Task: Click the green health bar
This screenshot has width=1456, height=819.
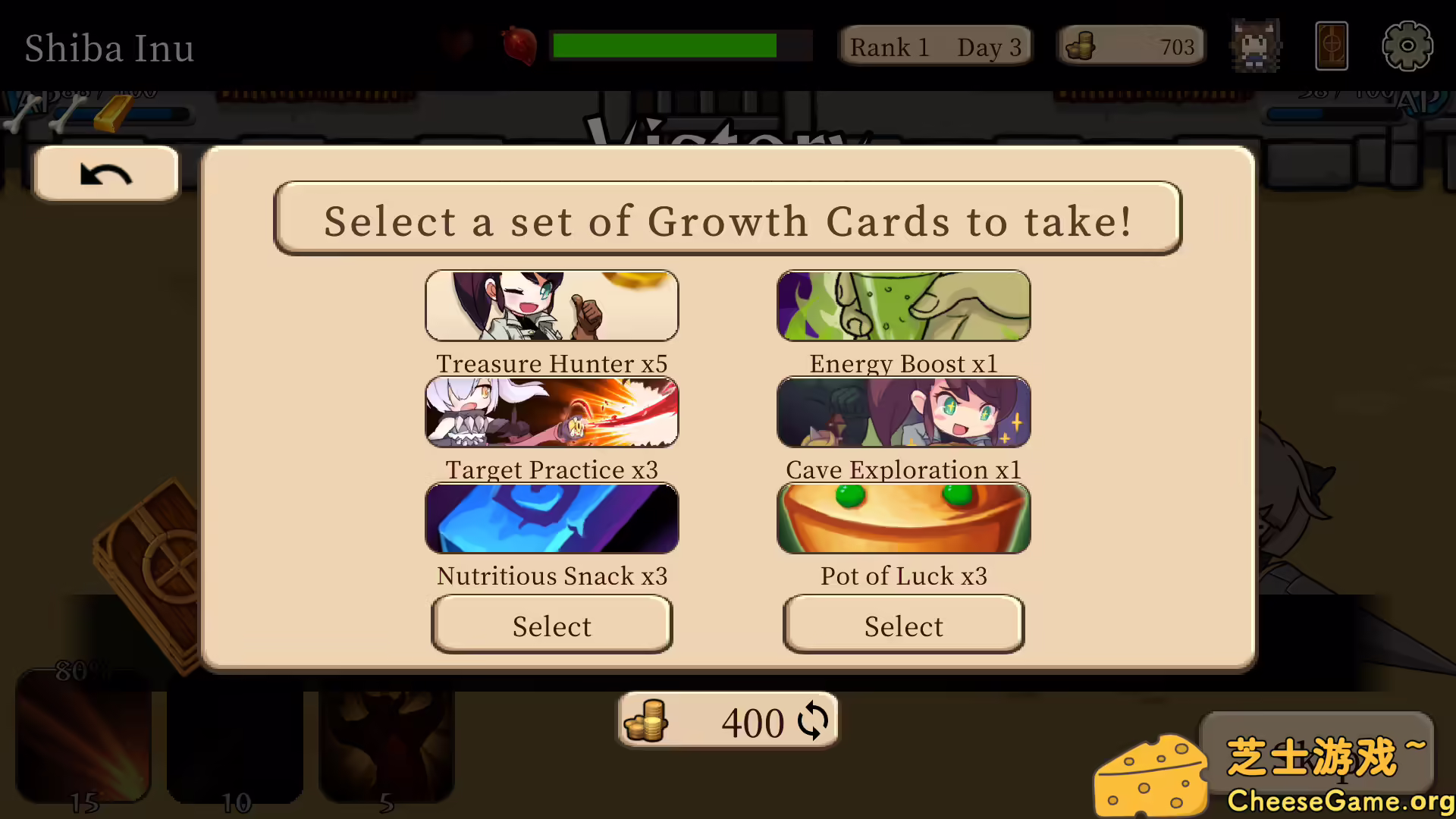Action: tap(664, 45)
